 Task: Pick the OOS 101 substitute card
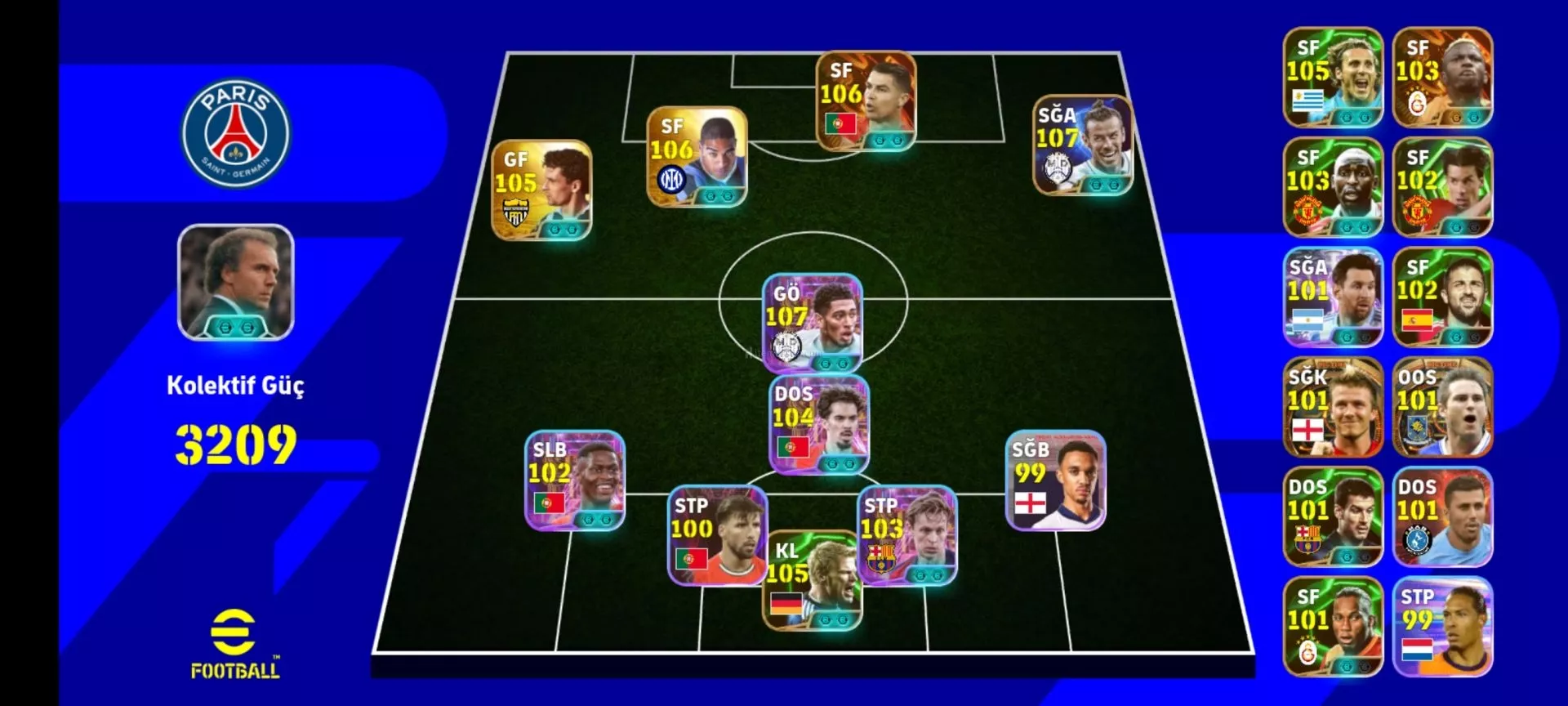1442,407
